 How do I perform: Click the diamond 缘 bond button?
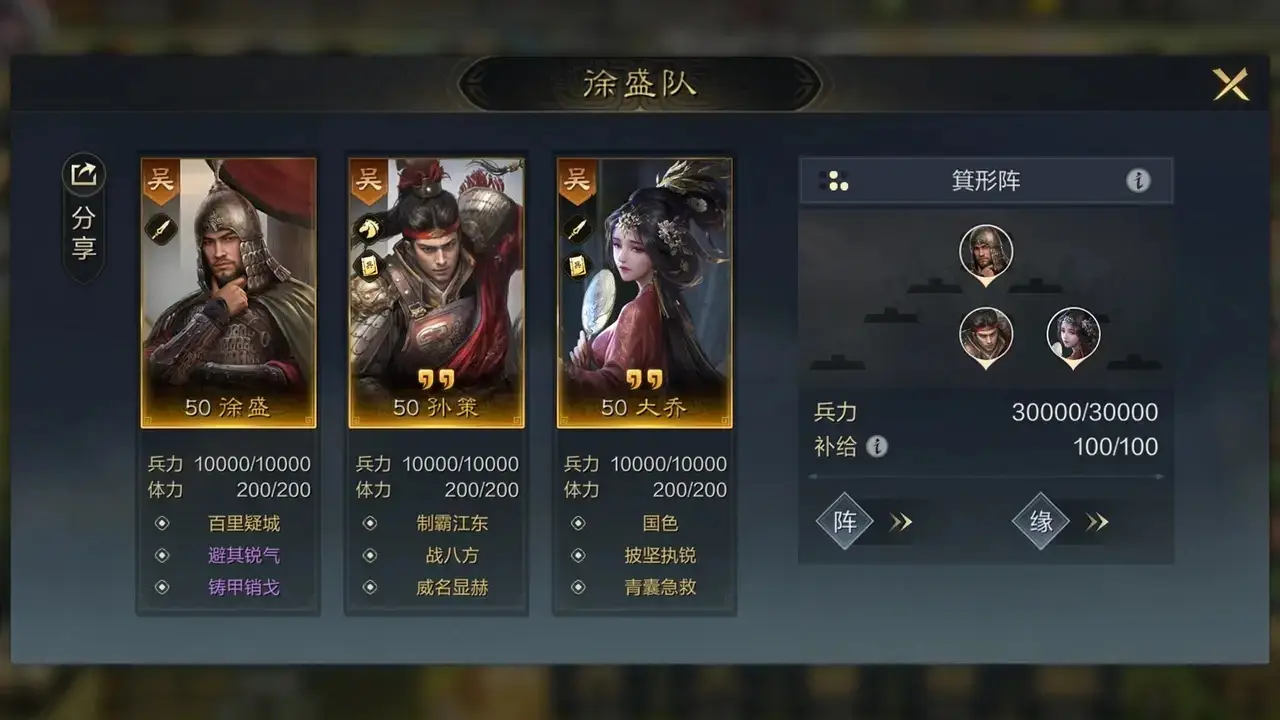[1041, 521]
